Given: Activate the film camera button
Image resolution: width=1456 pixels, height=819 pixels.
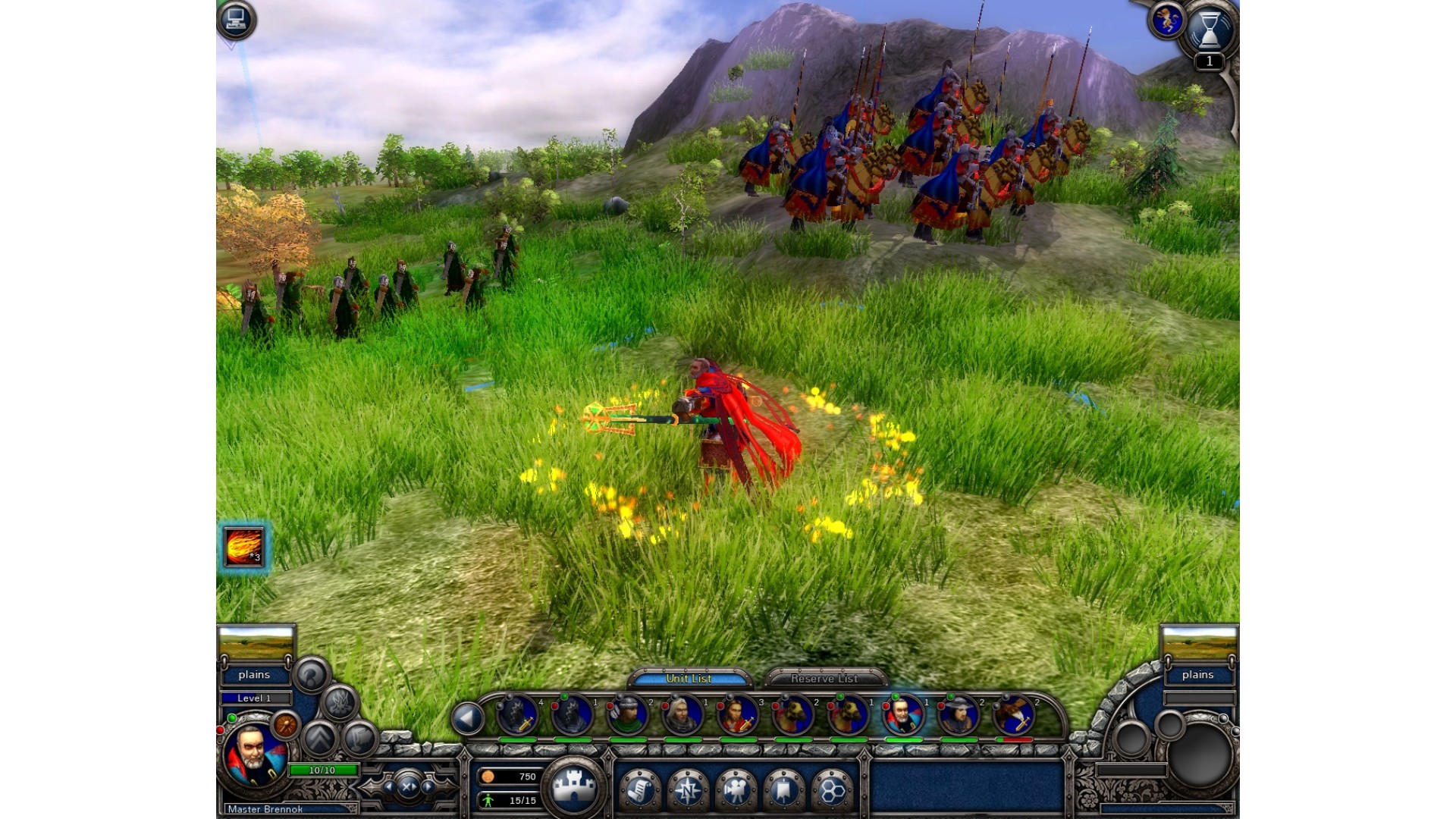Looking at the screenshot, I should click(x=736, y=791).
